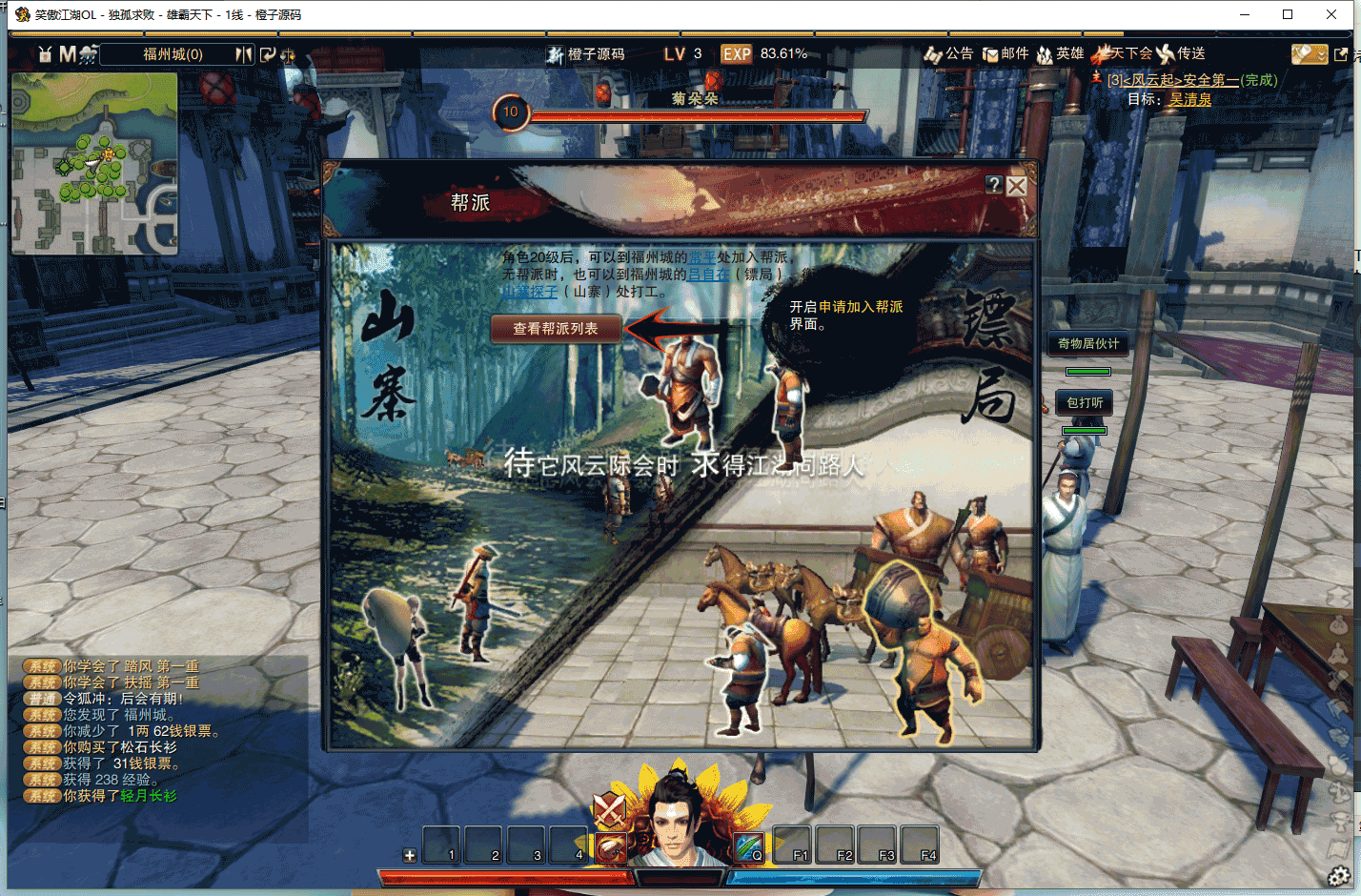Click inside the minimap in the top-left corner
The image size is (1361, 896).
pyautogui.click(x=92, y=162)
